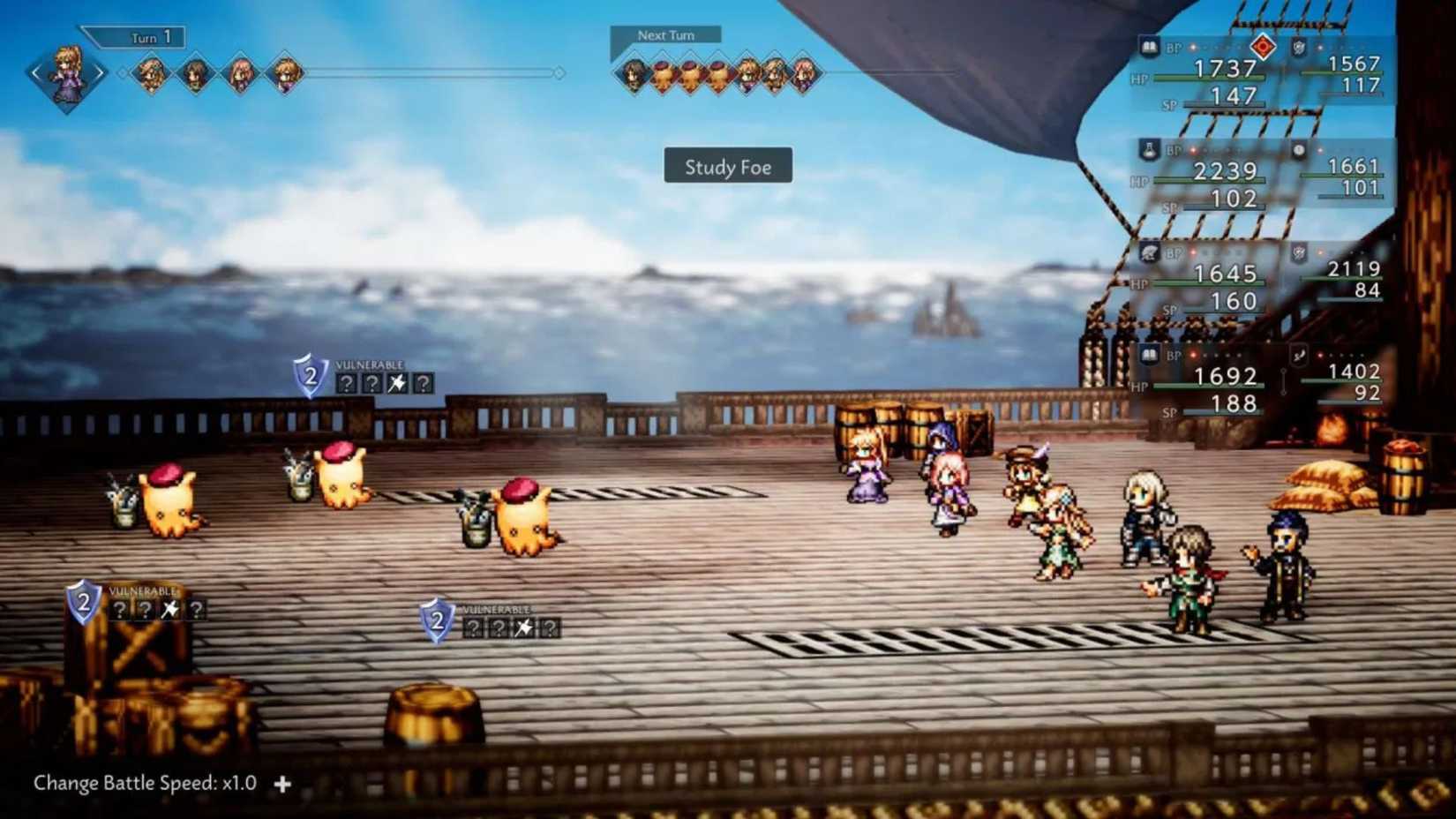Viewport: 1456px width, 819px height.
Task: Click Change Battle Speed x1.0 plus button
Action: 282,783
